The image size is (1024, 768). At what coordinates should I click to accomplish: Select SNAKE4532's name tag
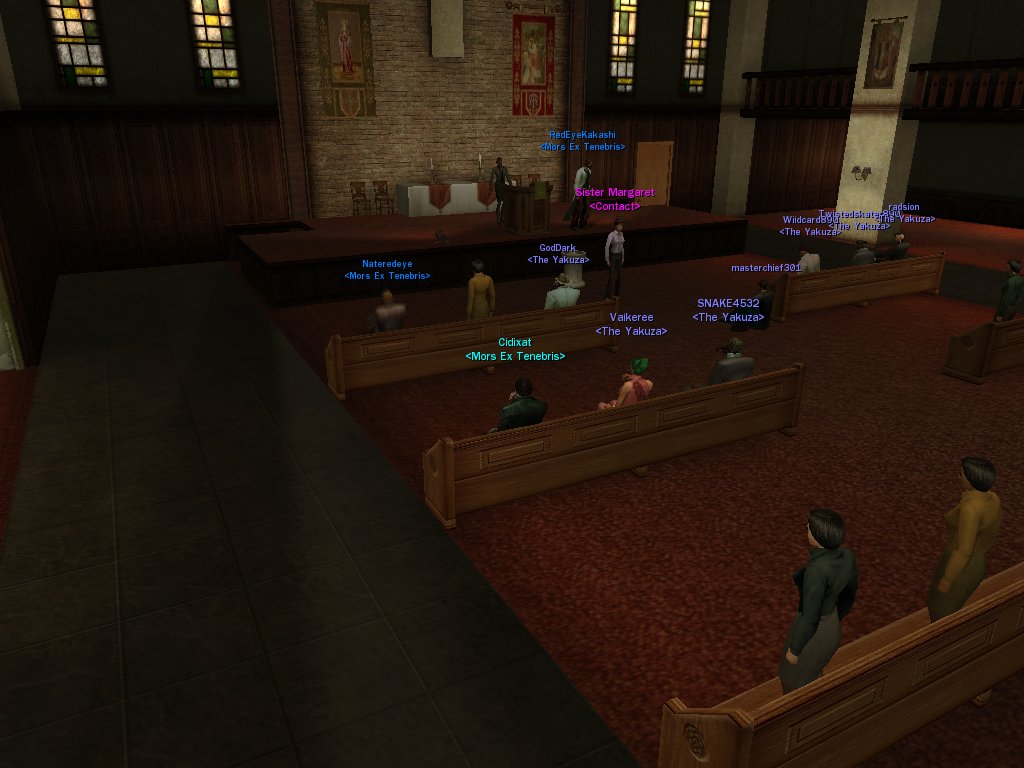click(728, 303)
